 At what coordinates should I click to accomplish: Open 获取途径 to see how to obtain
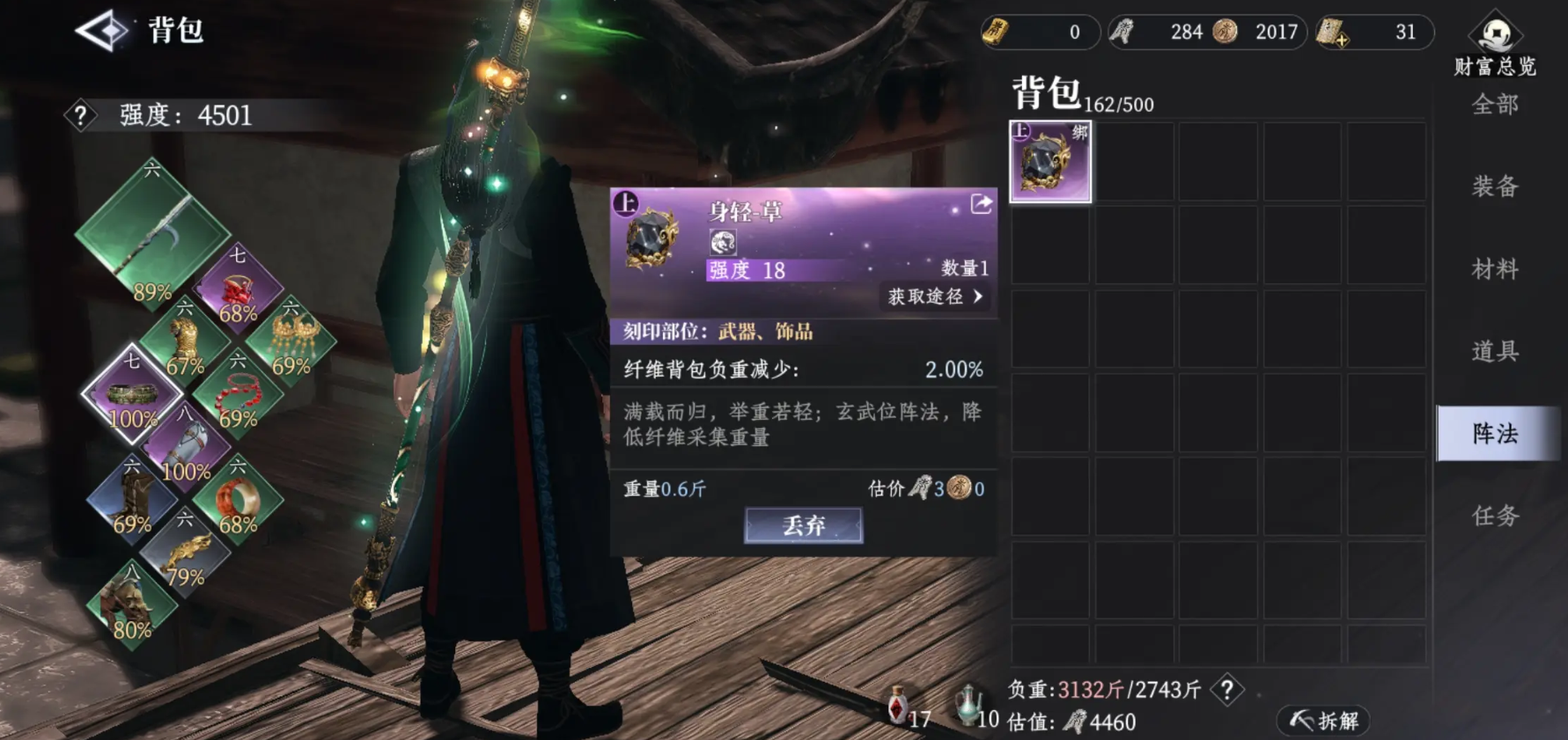coord(935,297)
